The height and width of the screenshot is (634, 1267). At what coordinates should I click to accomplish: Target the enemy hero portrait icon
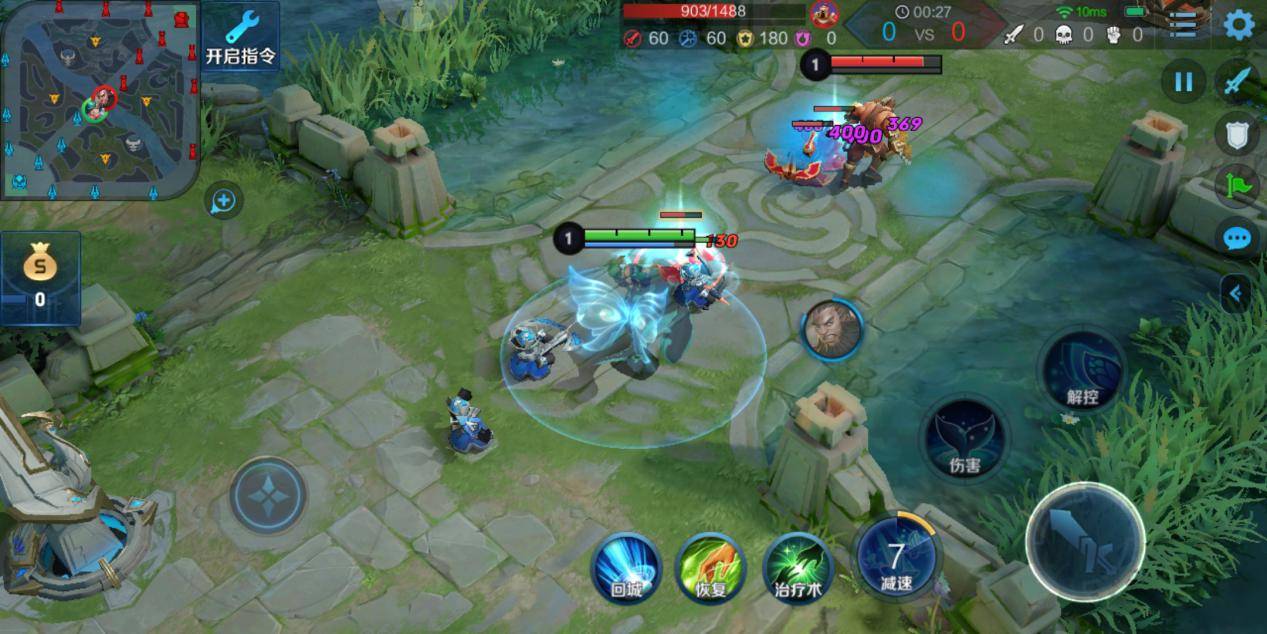pyautogui.click(x=830, y=330)
